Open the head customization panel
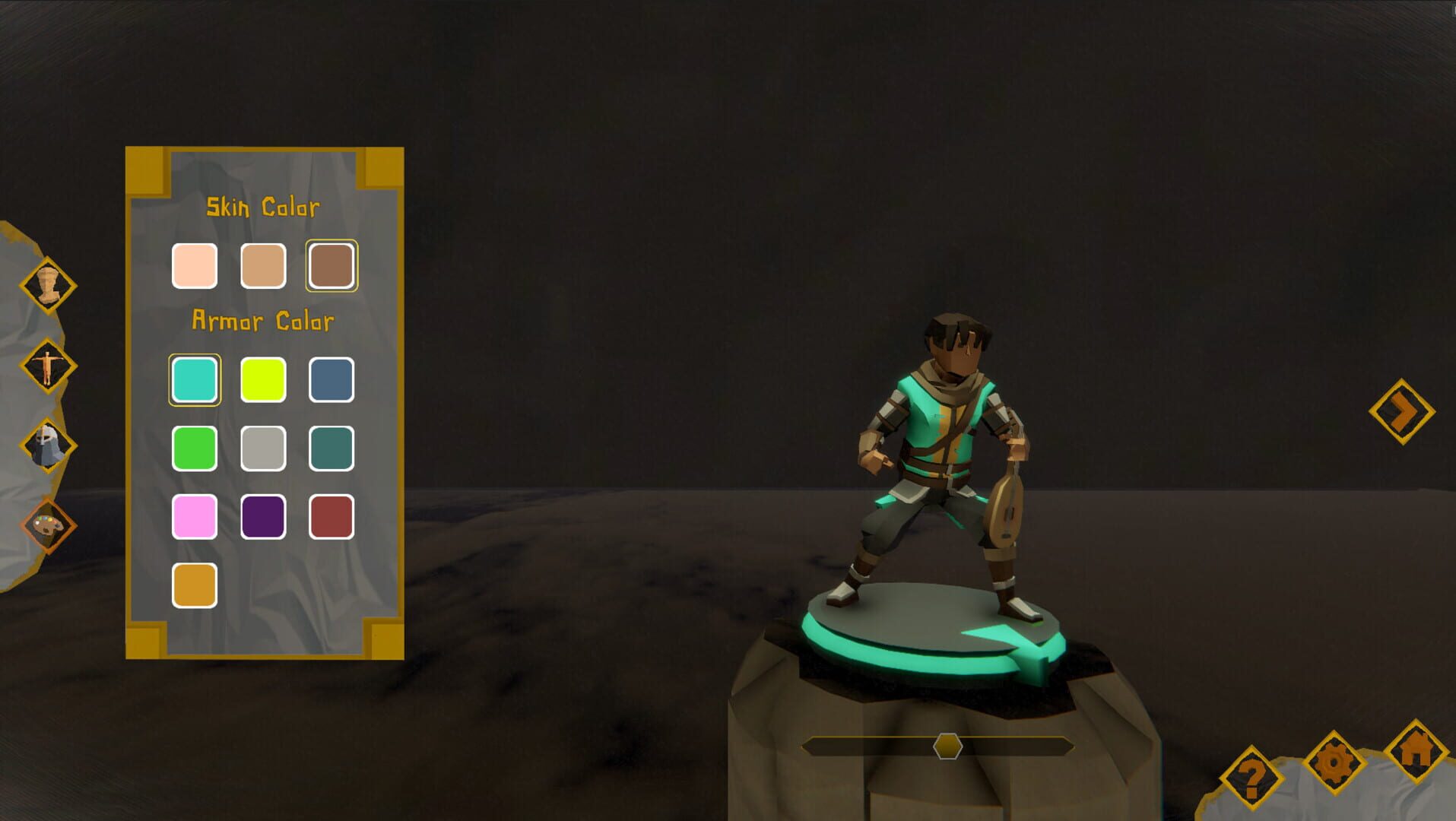The image size is (1456, 821). click(x=47, y=284)
